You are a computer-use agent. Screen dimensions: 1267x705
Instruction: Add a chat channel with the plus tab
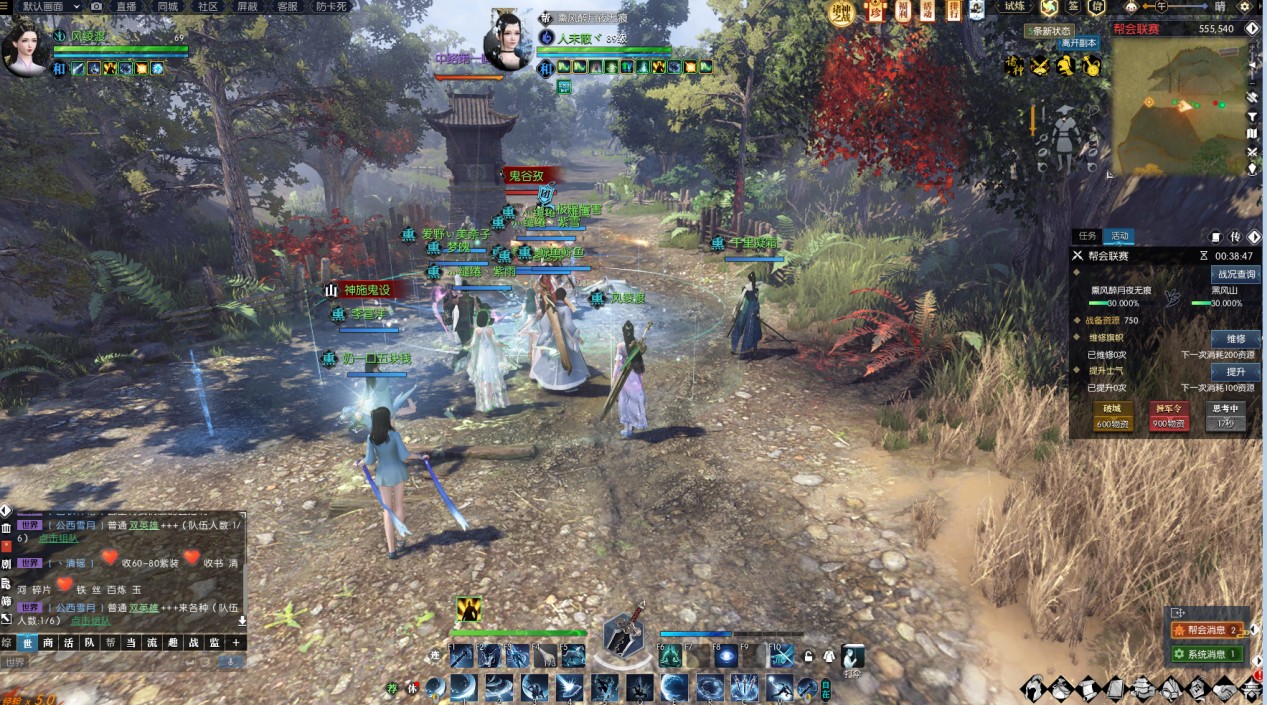click(236, 643)
